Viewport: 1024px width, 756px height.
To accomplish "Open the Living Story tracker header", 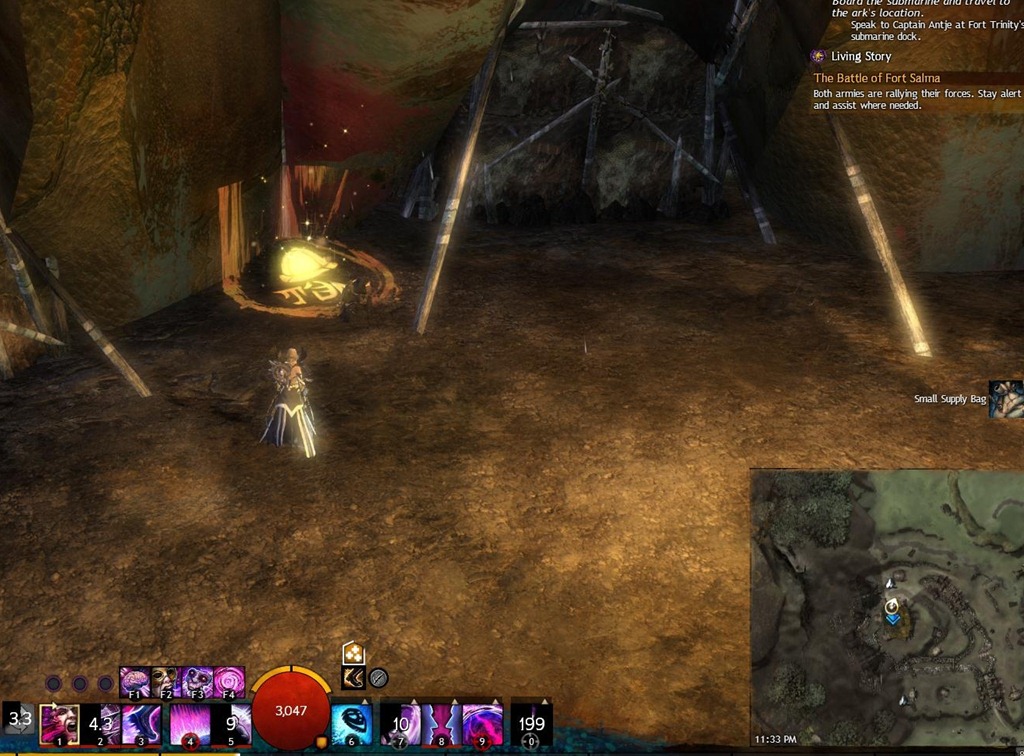I will 860,56.
